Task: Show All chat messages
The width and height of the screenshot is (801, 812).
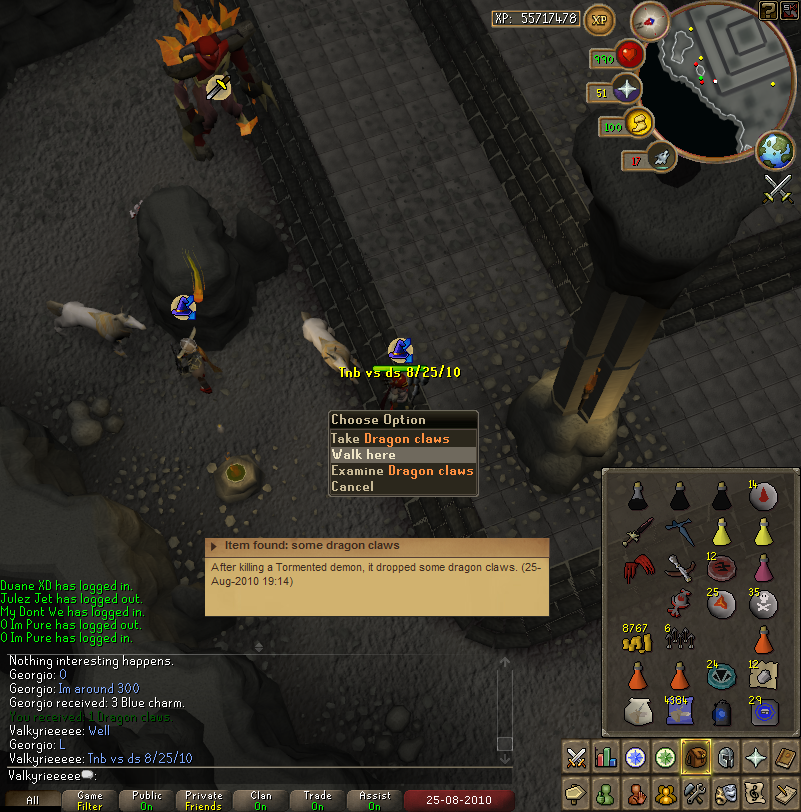Action: click(x=33, y=800)
